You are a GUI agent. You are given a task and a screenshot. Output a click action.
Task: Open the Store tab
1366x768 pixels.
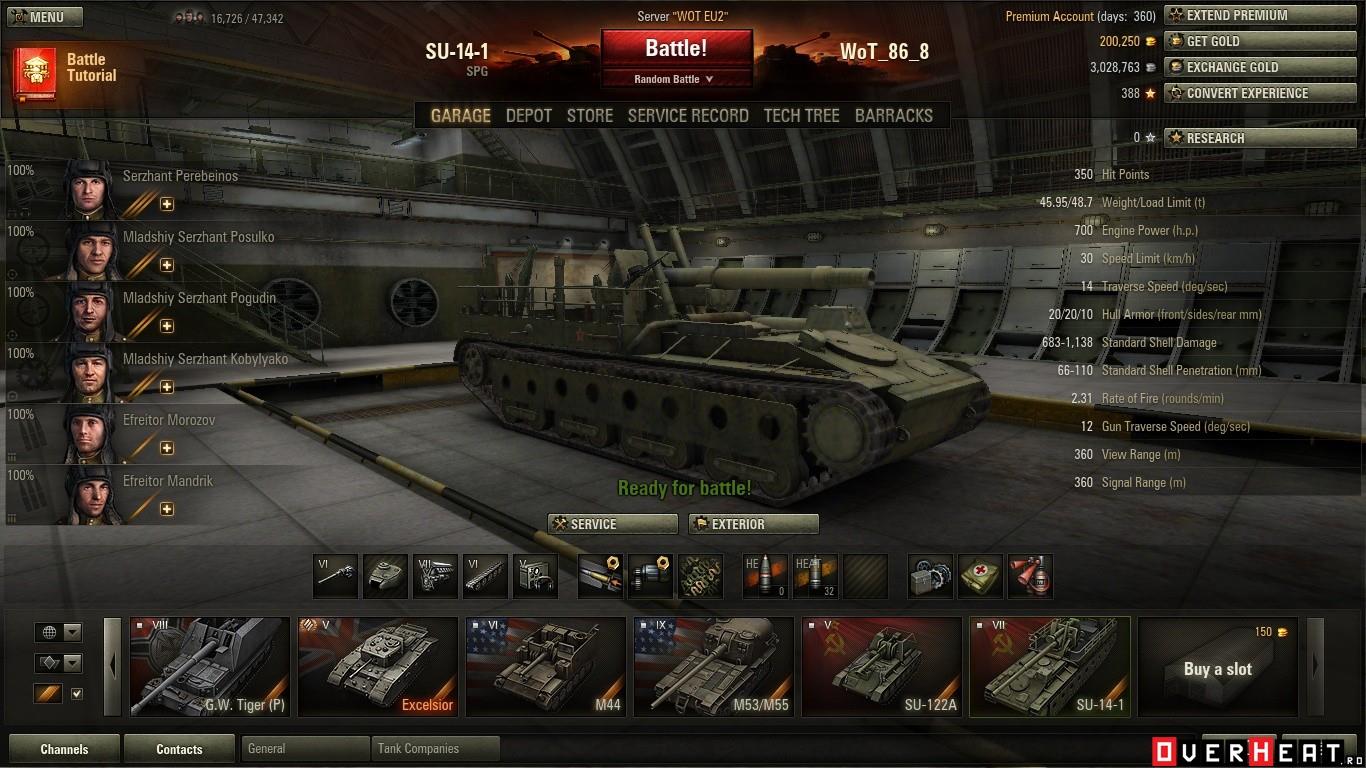(589, 116)
